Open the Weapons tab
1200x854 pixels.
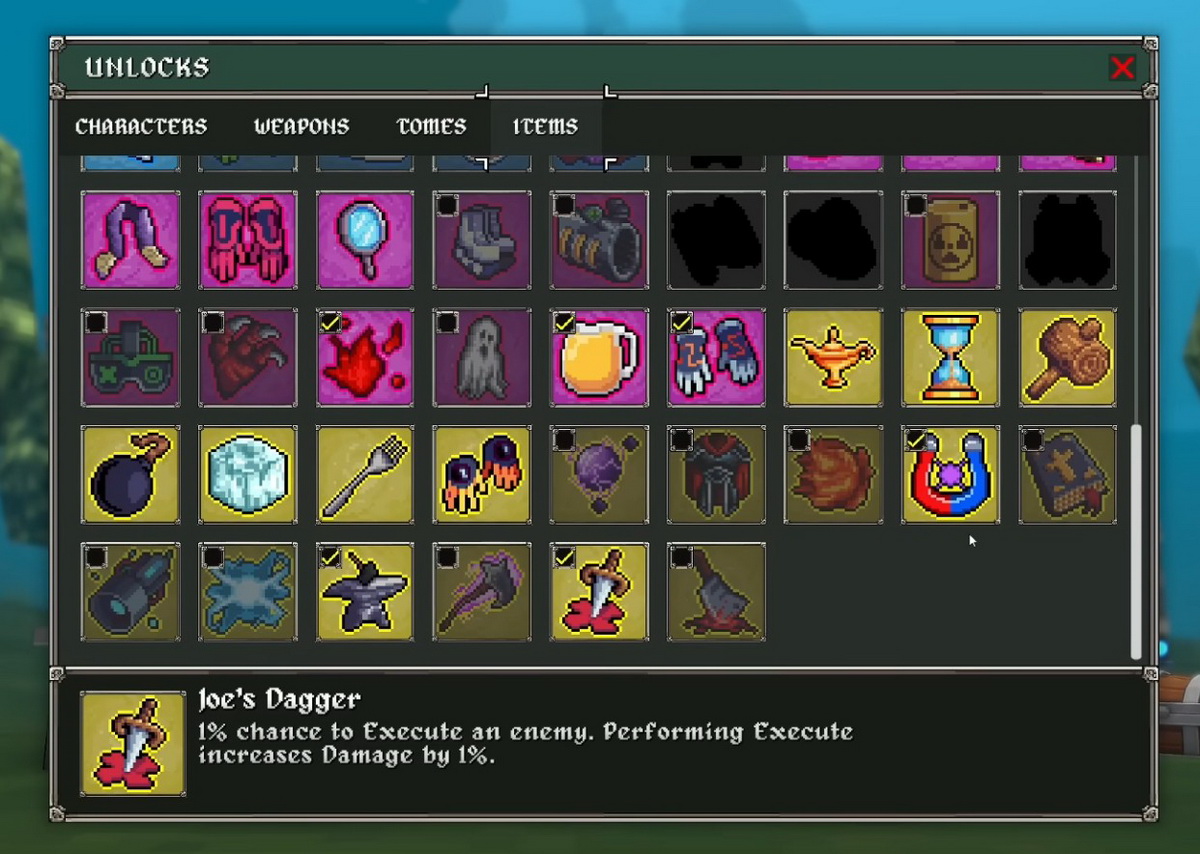point(301,127)
